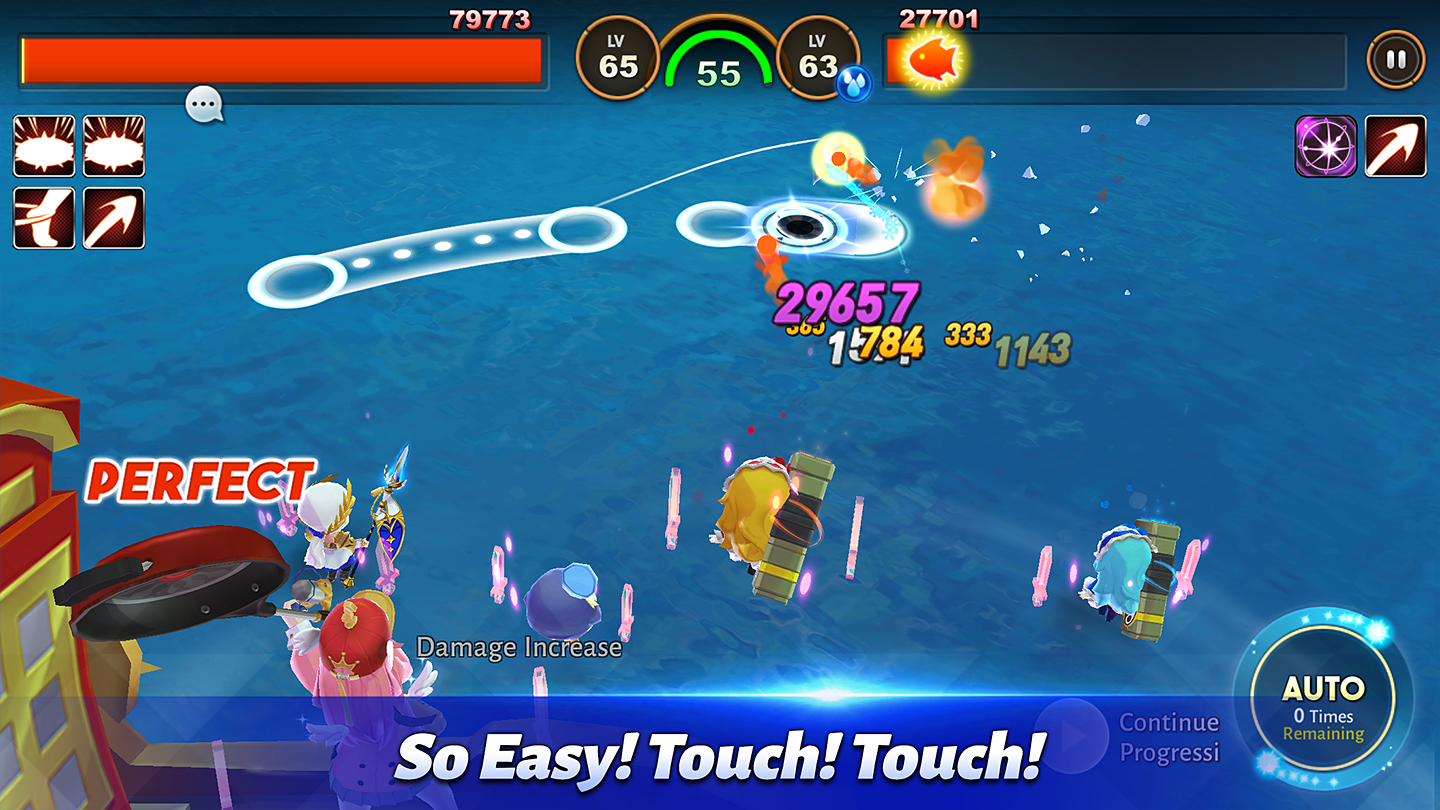Click the LV 65 player level badge

click(x=617, y=58)
